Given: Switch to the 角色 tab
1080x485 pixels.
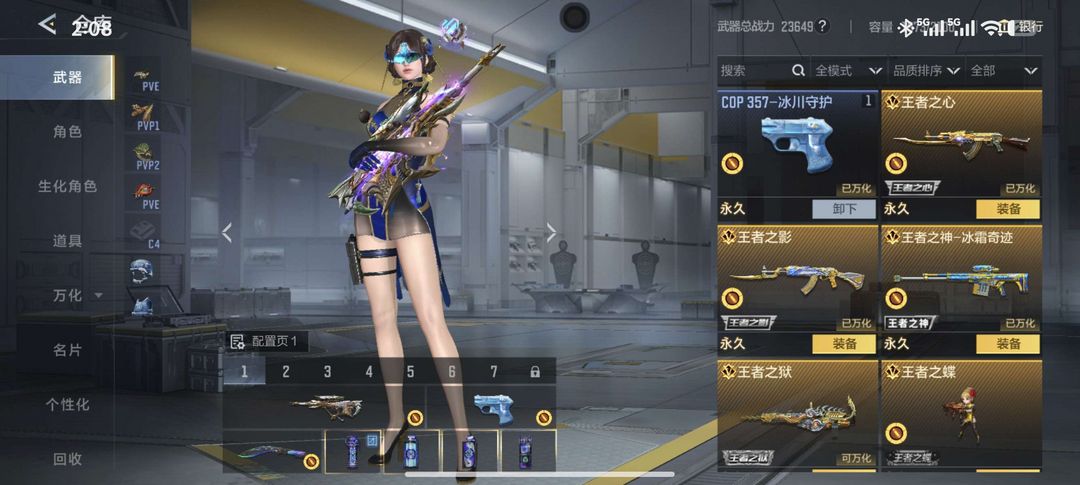Looking at the screenshot, I should click(x=66, y=132).
